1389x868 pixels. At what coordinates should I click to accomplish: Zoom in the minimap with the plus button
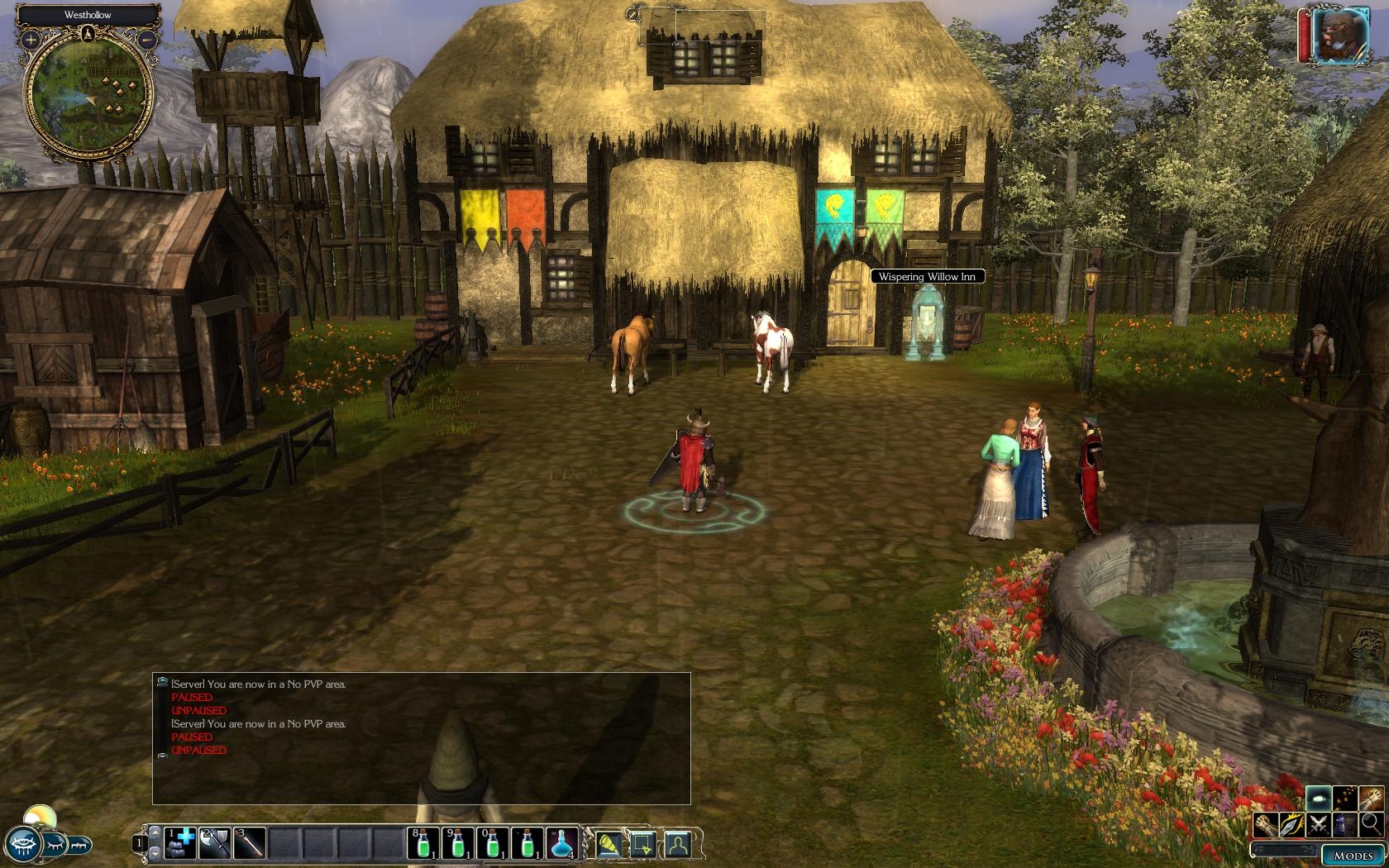point(31,39)
